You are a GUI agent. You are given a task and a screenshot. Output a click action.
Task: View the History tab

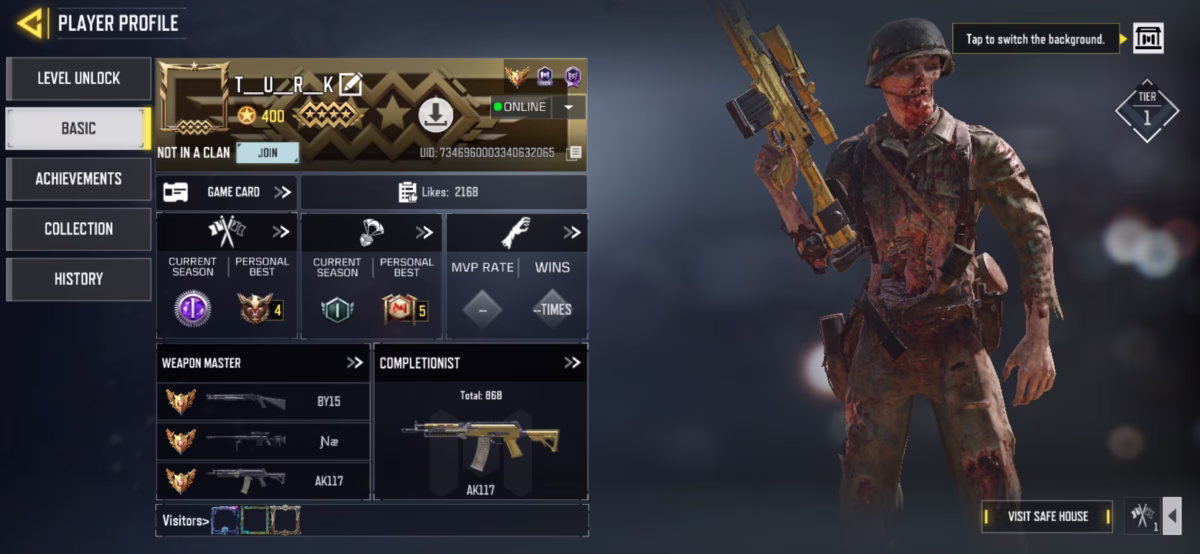point(78,278)
